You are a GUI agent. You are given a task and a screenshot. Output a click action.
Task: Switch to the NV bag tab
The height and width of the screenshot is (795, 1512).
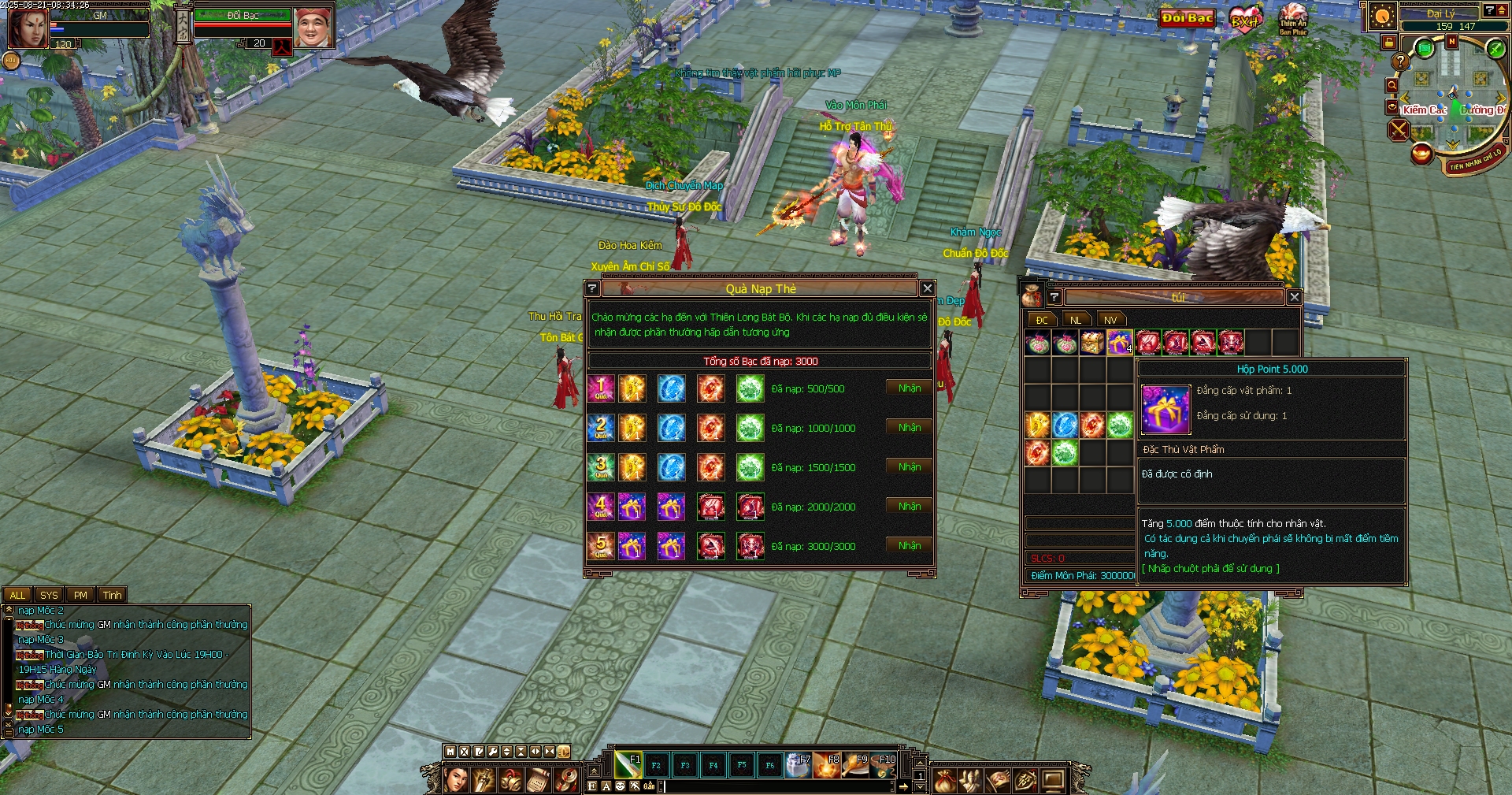click(x=1110, y=320)
